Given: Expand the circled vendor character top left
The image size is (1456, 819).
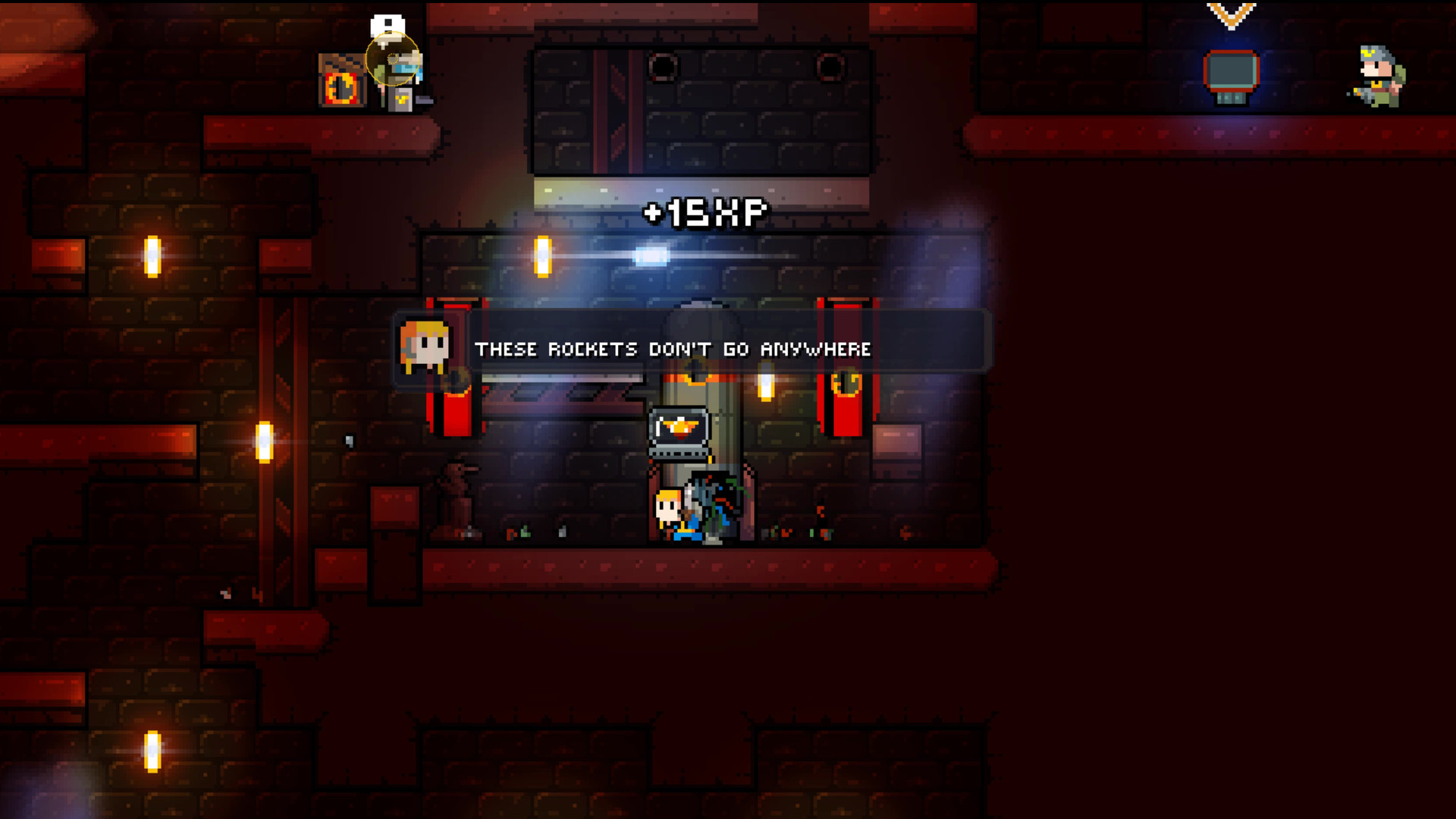Looking at the screenshot, I should point(393,59).
